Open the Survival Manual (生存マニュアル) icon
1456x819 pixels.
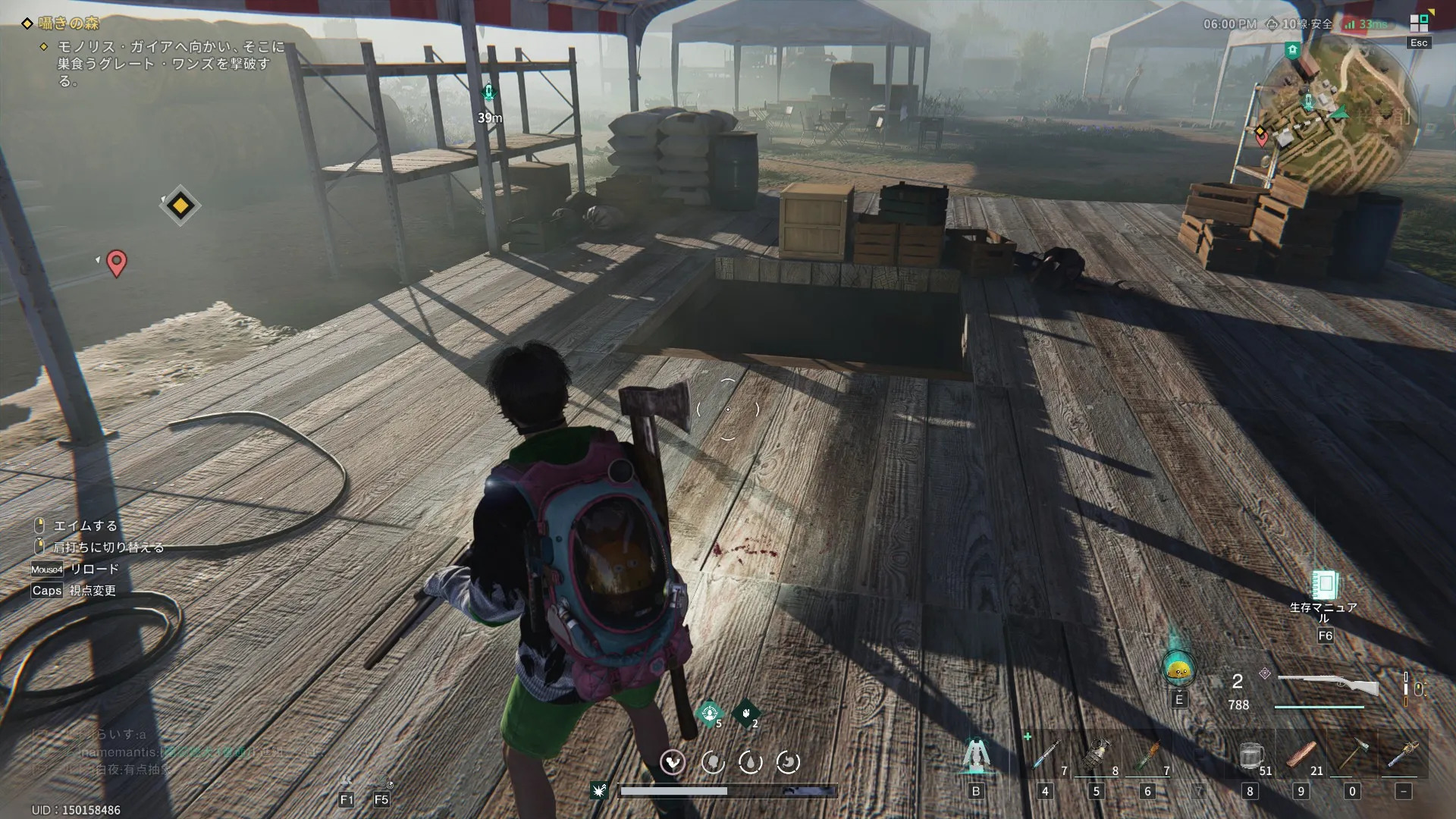click(1324, 586)
